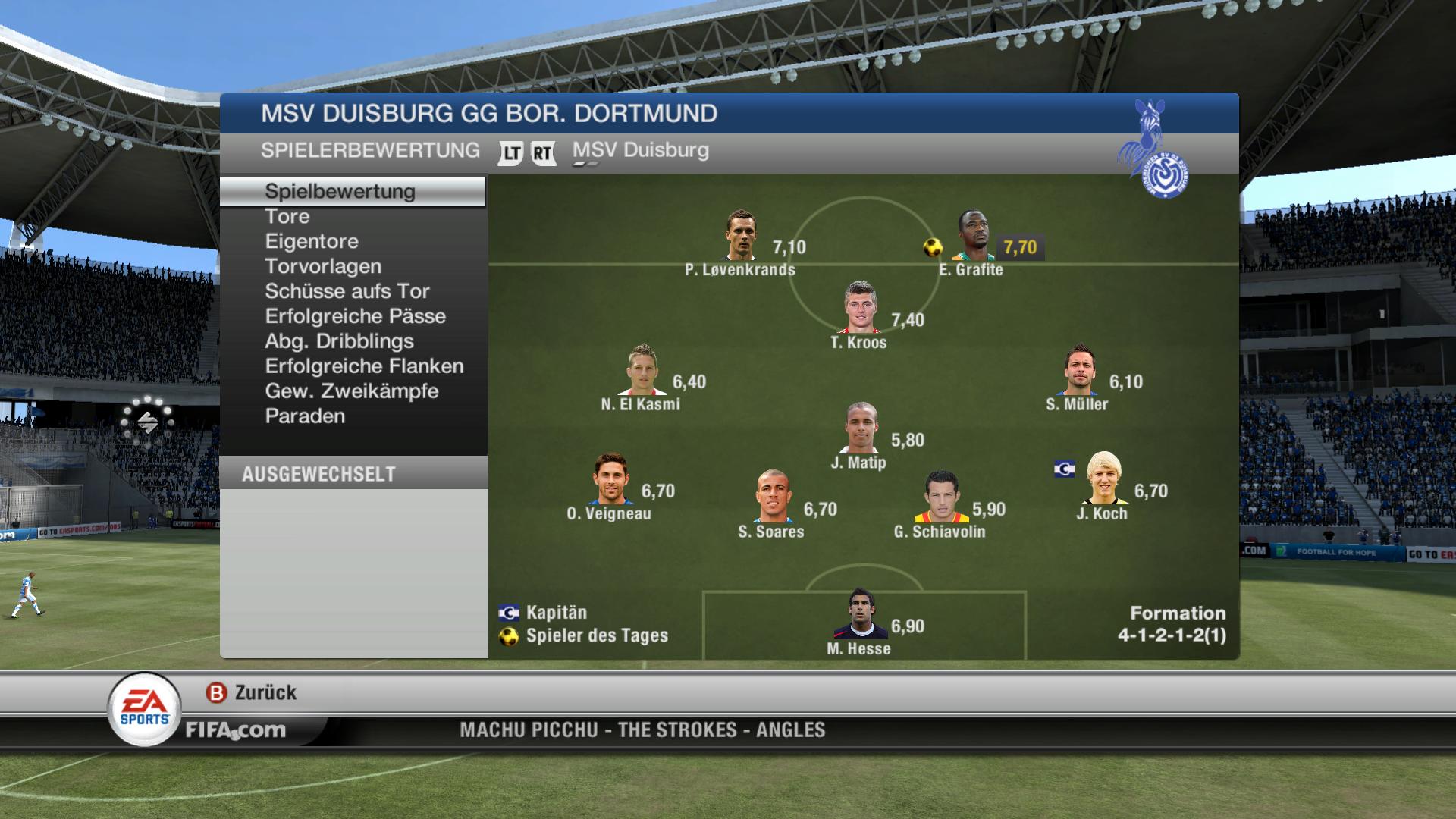Select G. Schiavolin's portrait
Image resolution: width=1456 pixels, height=819 pixels.
(941, 497)
